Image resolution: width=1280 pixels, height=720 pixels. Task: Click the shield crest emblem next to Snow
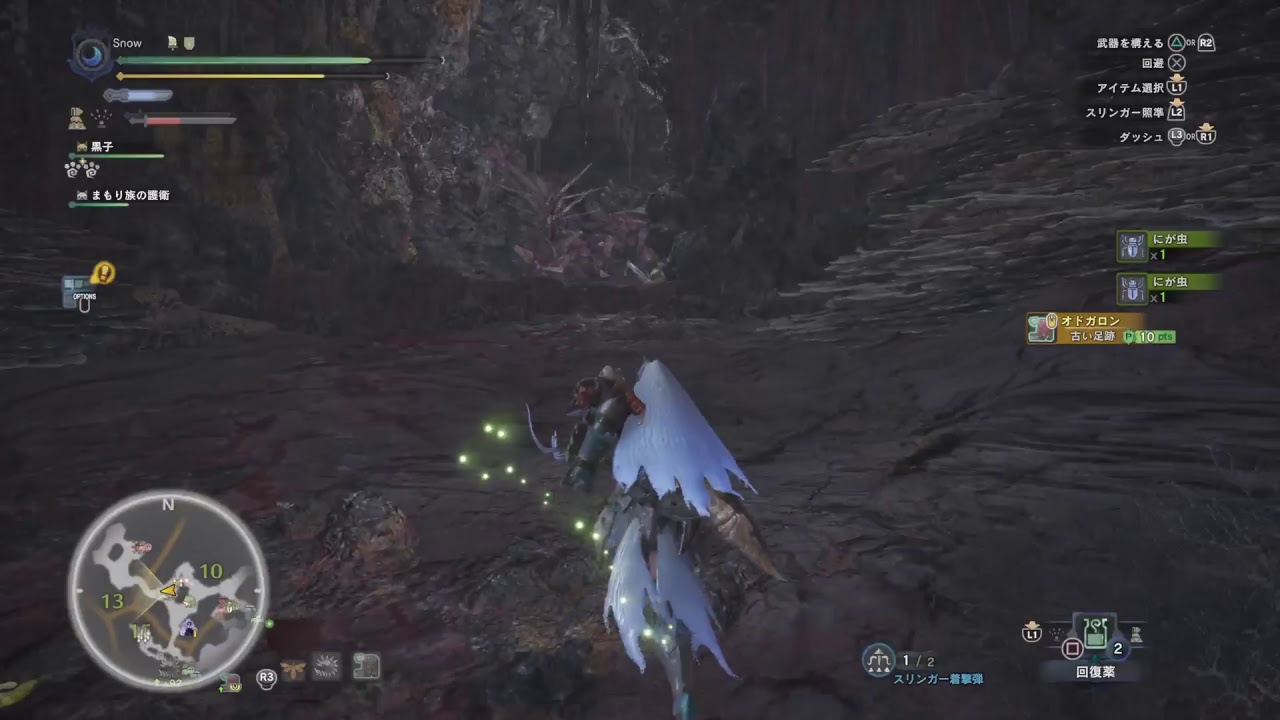189,43
